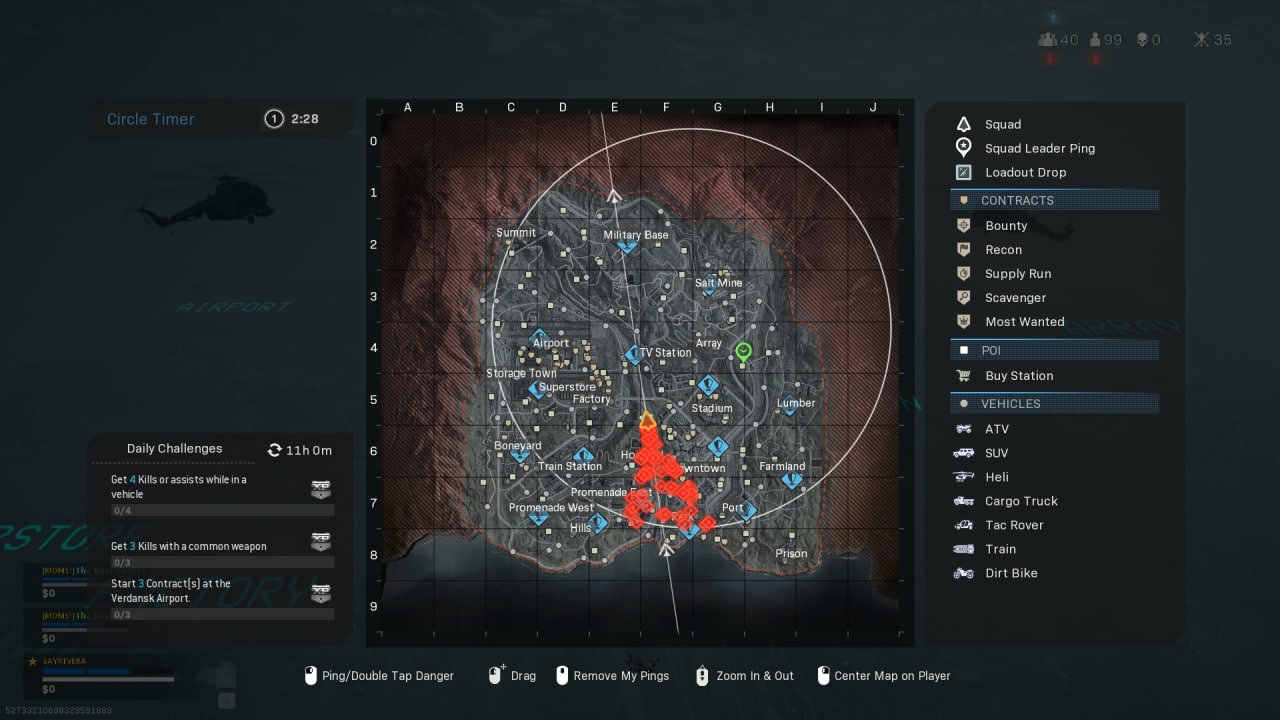Click the green ping marker on map

[x=743, y=351]
